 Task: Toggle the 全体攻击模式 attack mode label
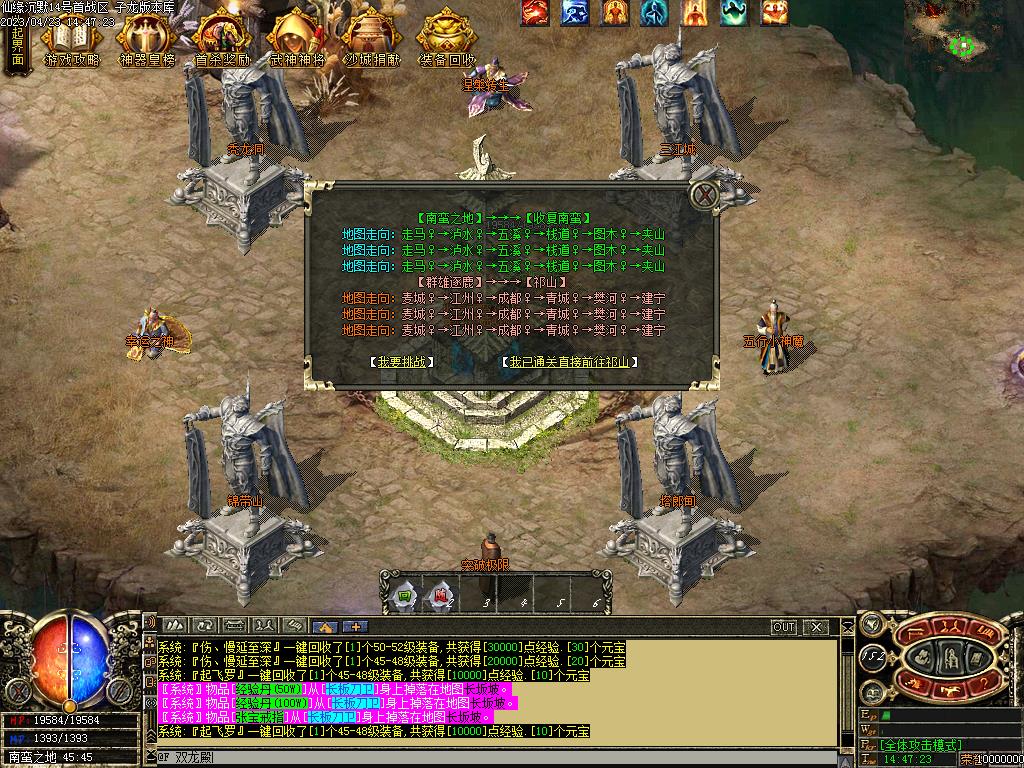pos(921,745)
